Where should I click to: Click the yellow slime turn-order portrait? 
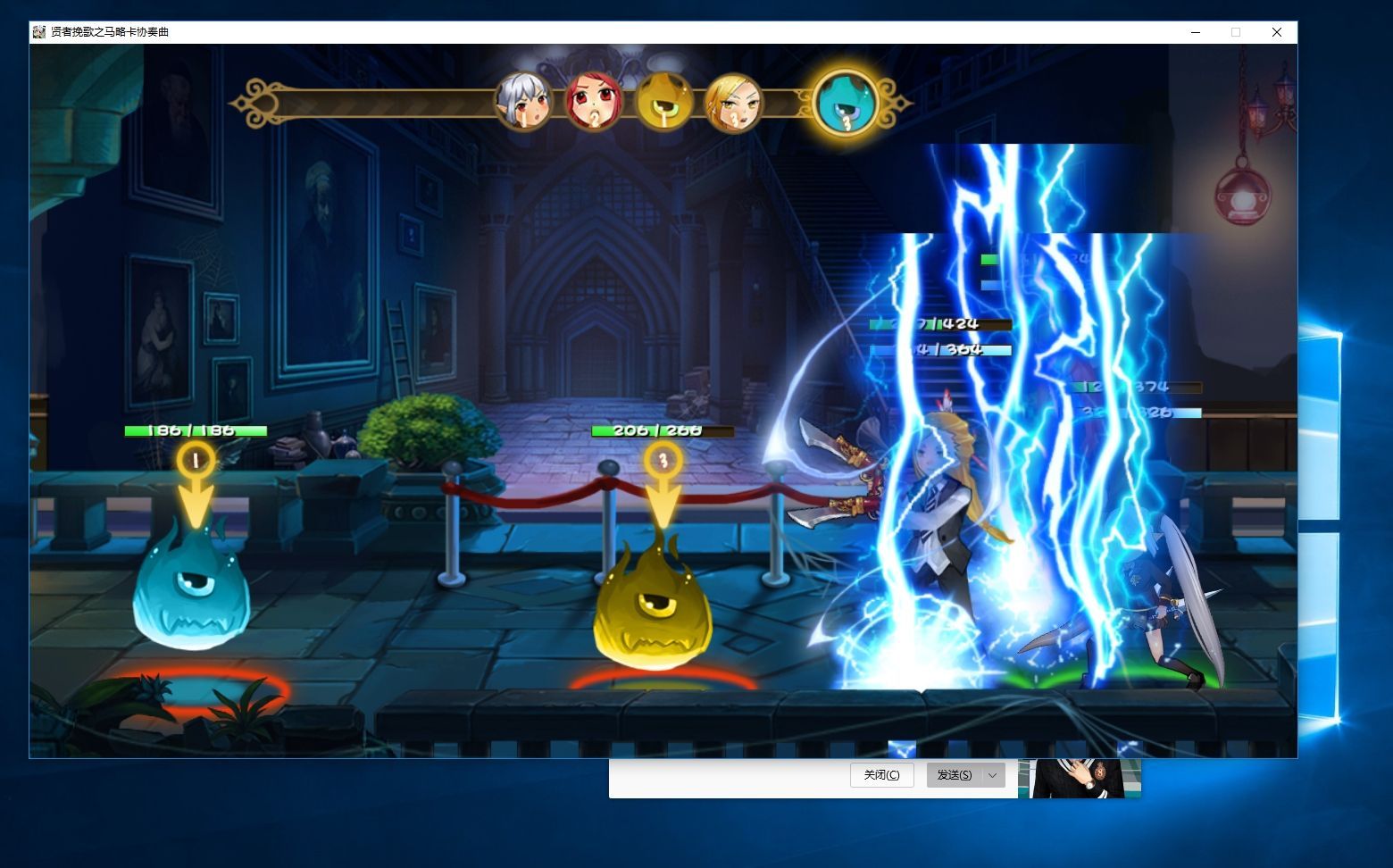(663, 103)
